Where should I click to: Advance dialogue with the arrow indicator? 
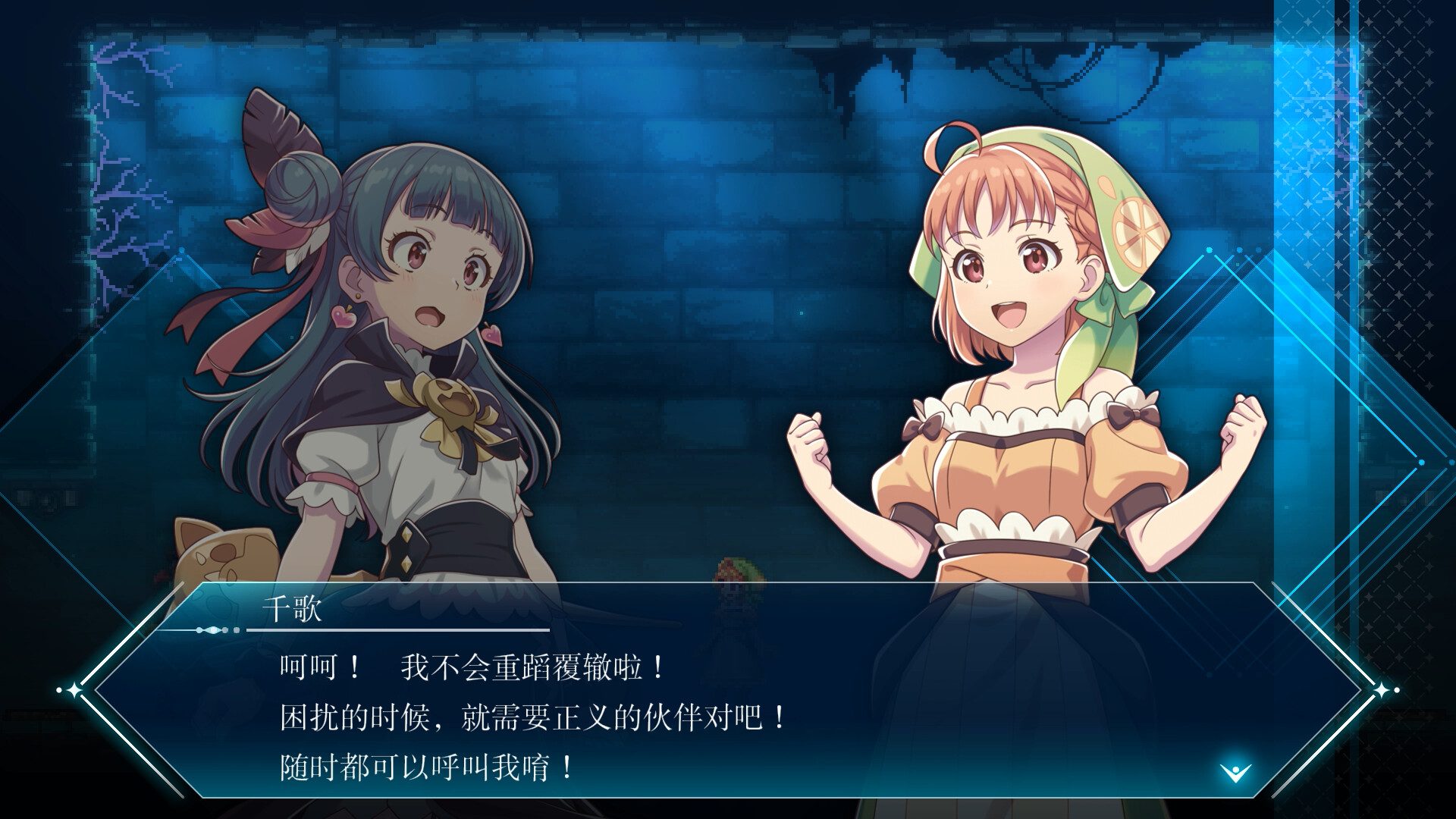(1235, 773)
